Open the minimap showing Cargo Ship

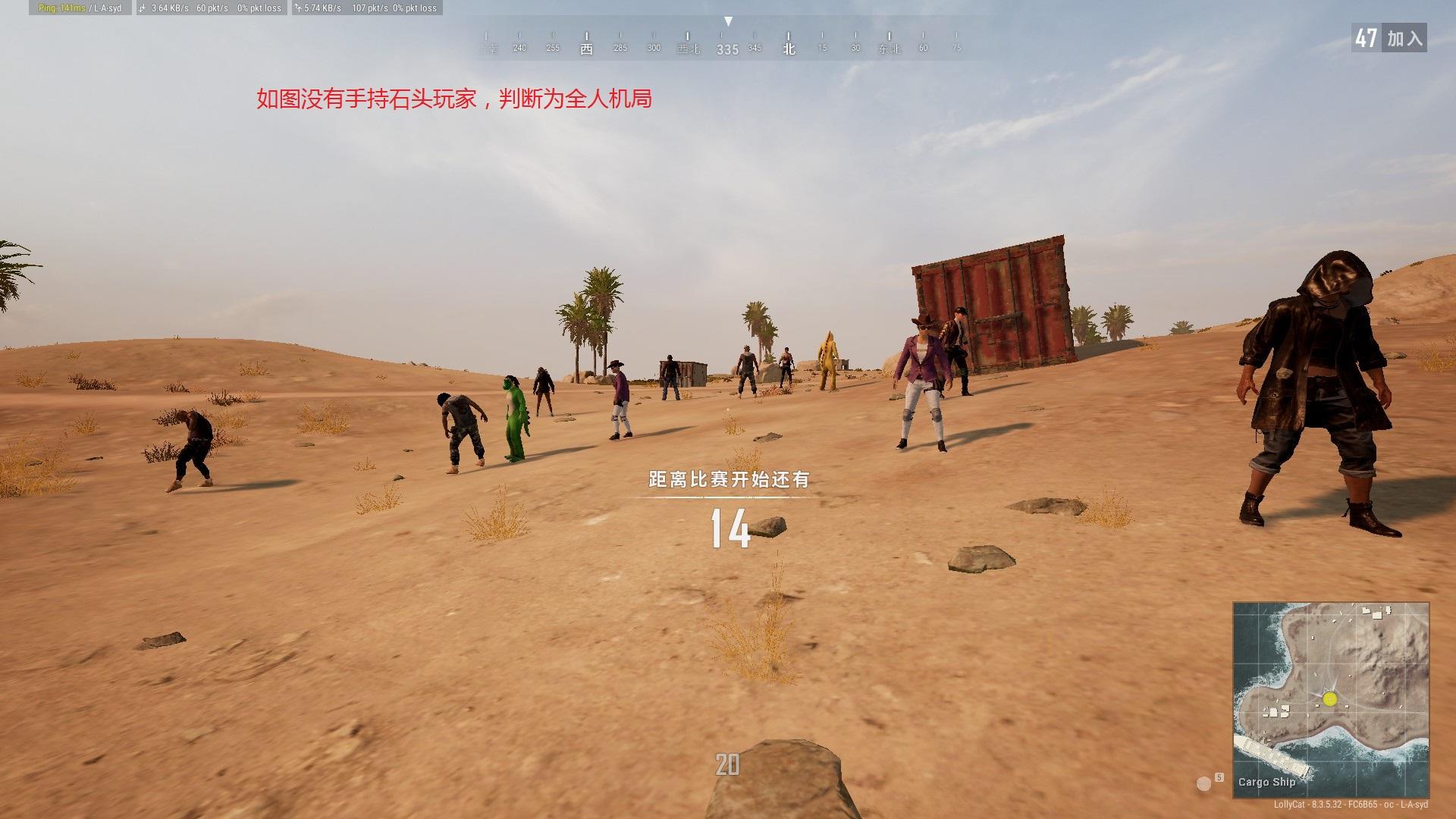pos(1331,700)
